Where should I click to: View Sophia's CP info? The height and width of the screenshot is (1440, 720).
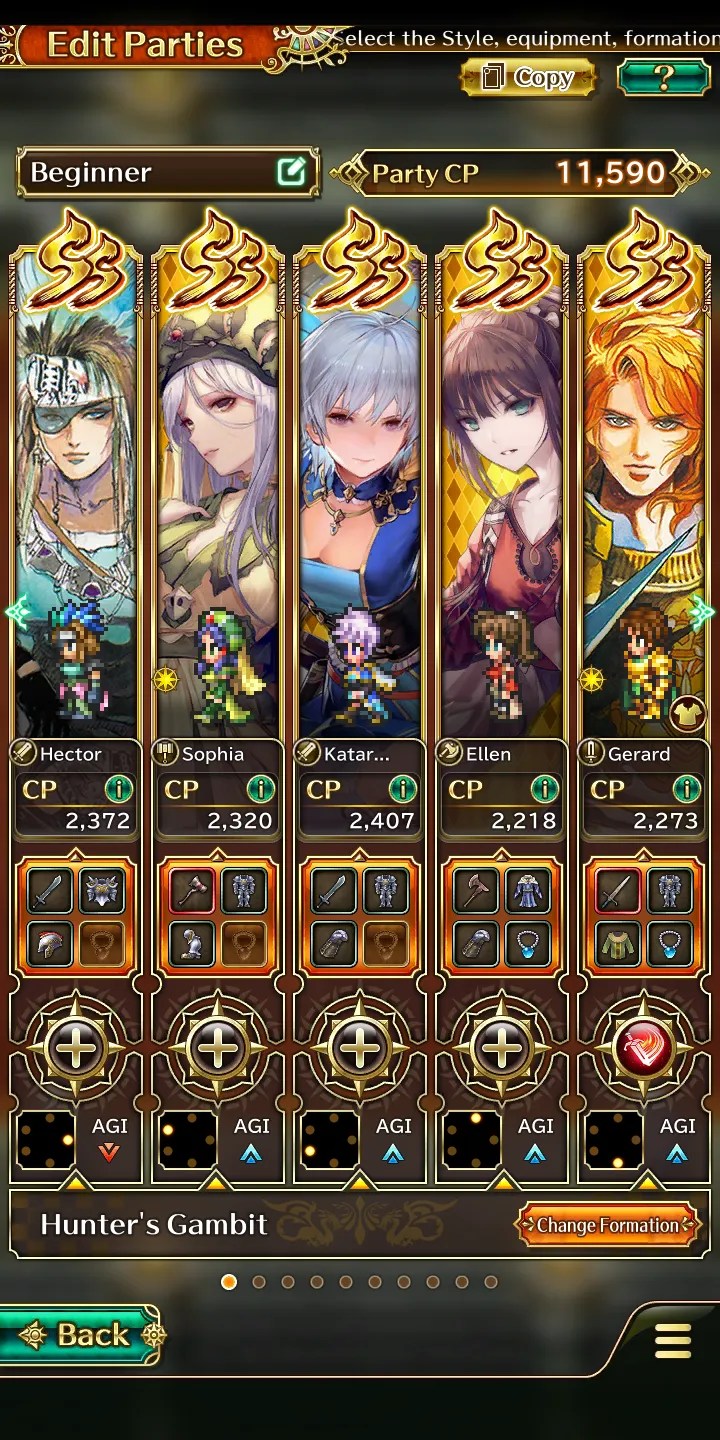[x=261, y=789]
